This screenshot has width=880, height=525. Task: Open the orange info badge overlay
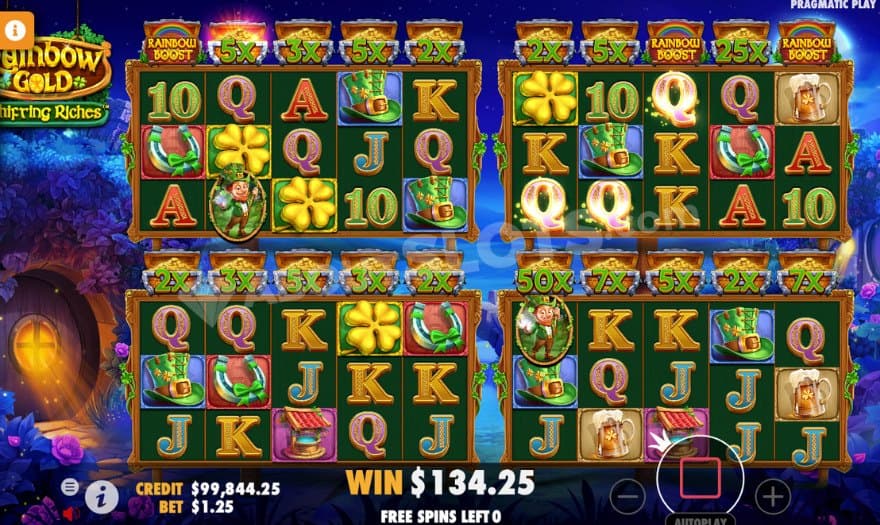pos(17,30)
